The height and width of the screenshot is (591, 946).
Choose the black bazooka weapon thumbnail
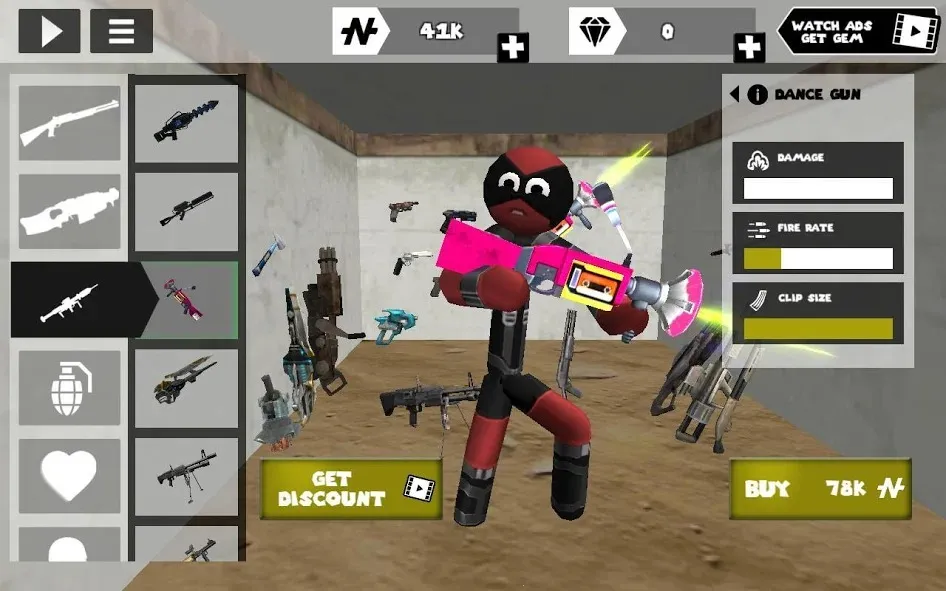(186, 212)
